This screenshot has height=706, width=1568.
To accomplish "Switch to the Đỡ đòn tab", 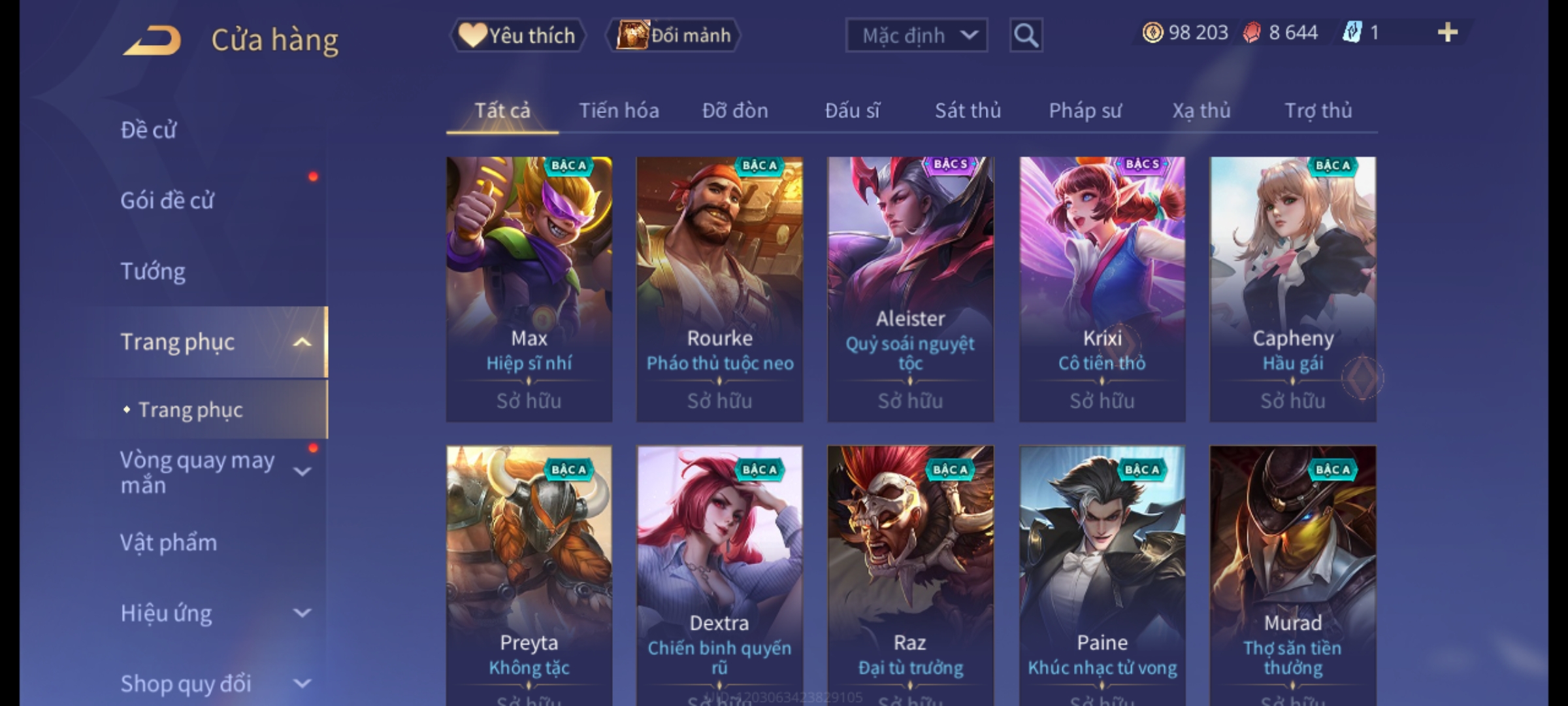I will coord(735,110).
